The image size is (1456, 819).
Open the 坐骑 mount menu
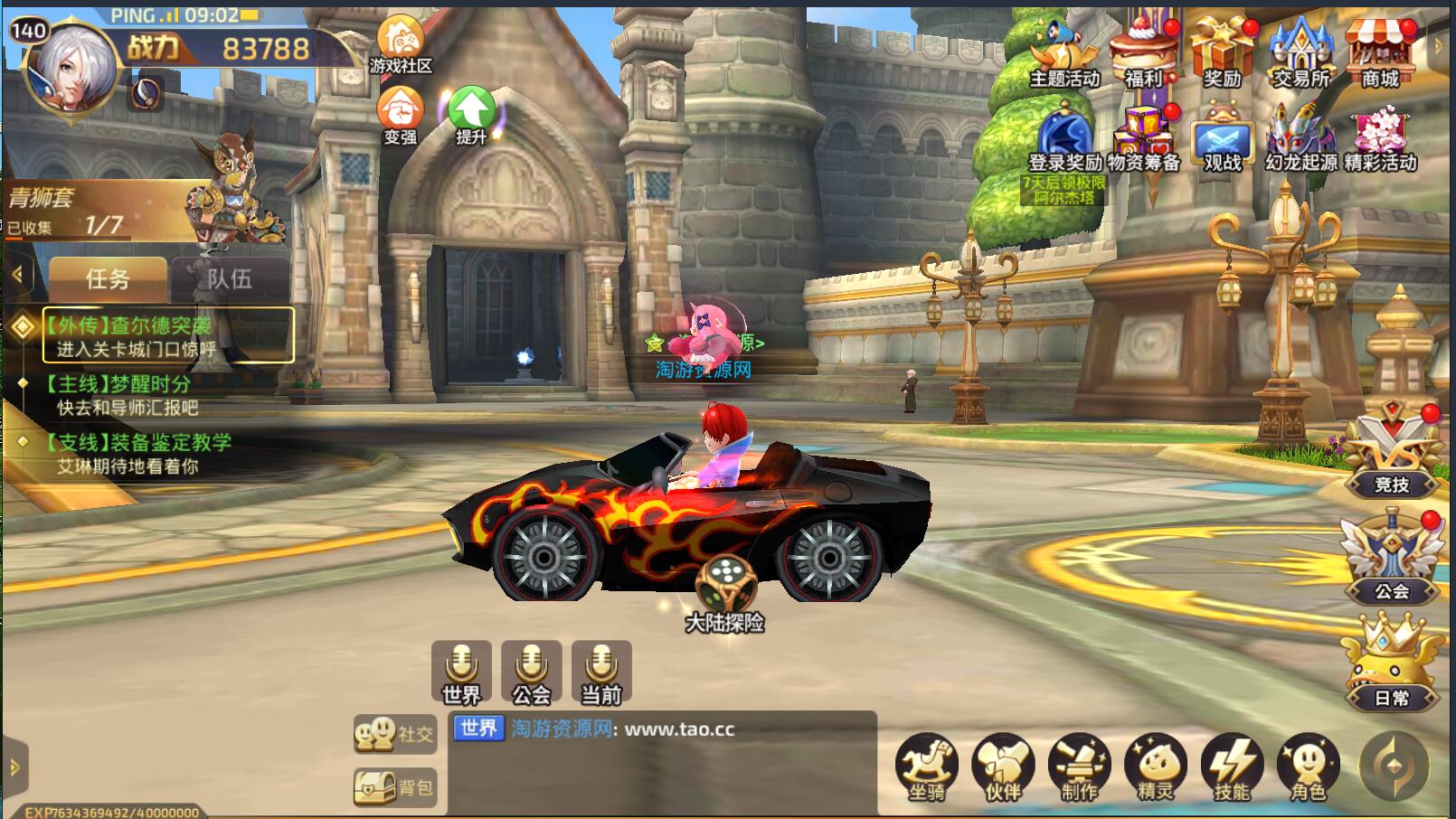point(926,767)
